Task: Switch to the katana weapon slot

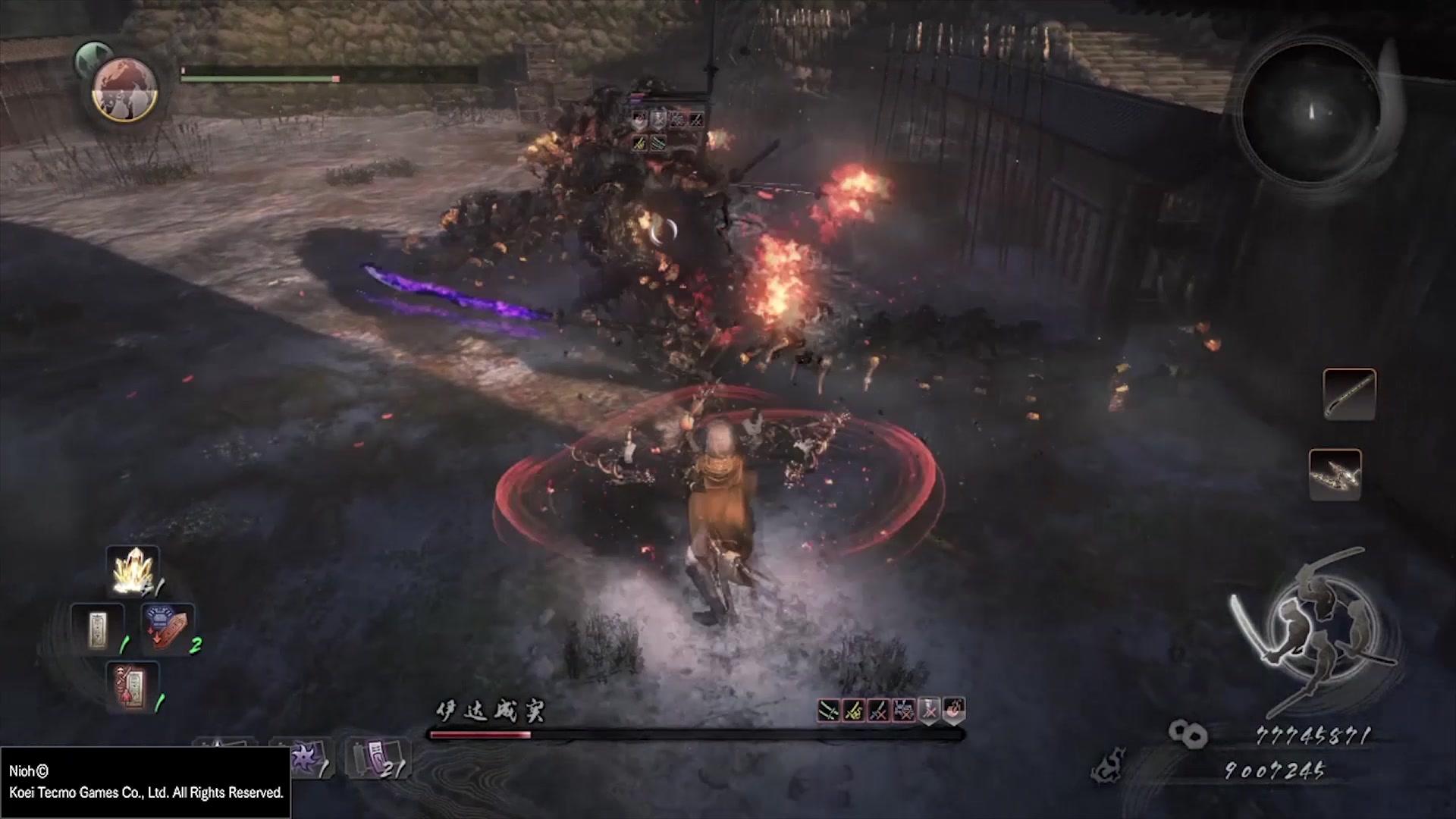Action: (1349, 394)
